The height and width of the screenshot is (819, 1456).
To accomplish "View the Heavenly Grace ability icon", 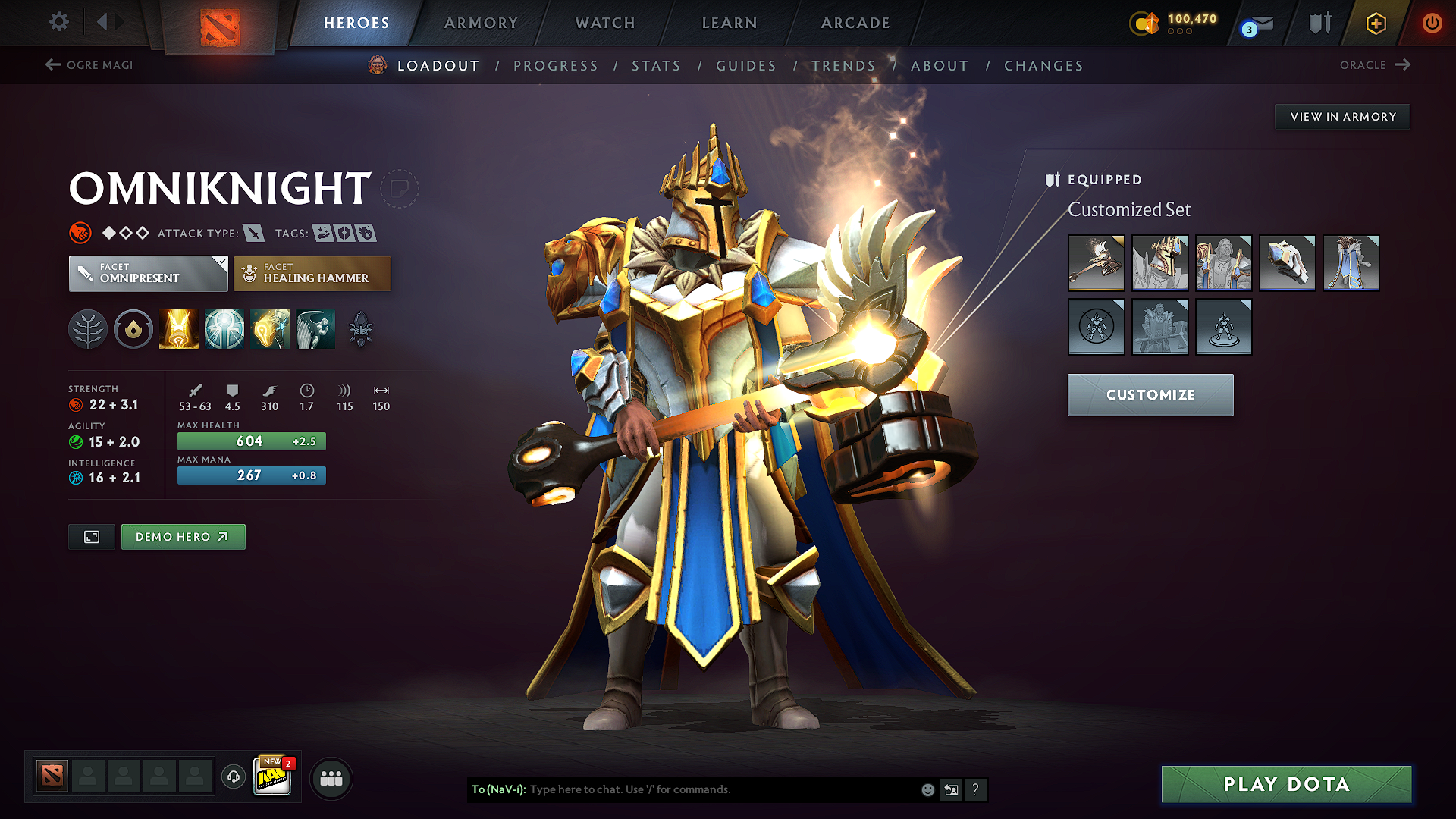I will (224, 328).
